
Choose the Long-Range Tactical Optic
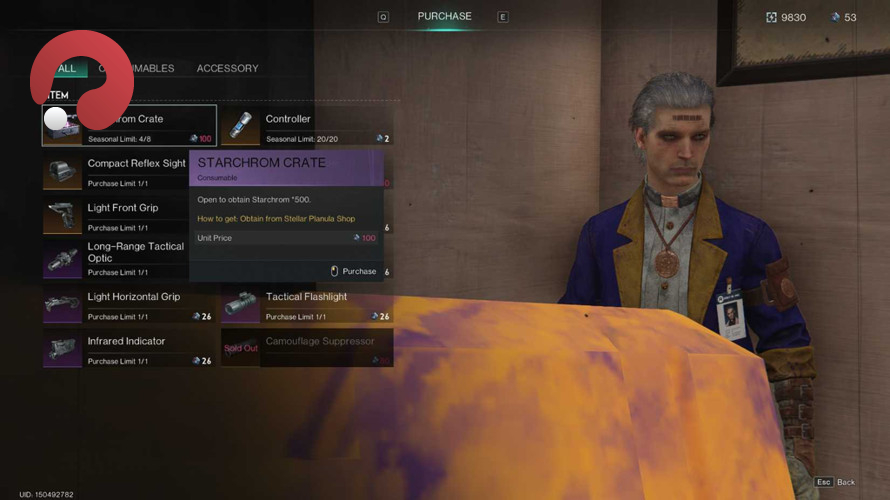[115, 258]
